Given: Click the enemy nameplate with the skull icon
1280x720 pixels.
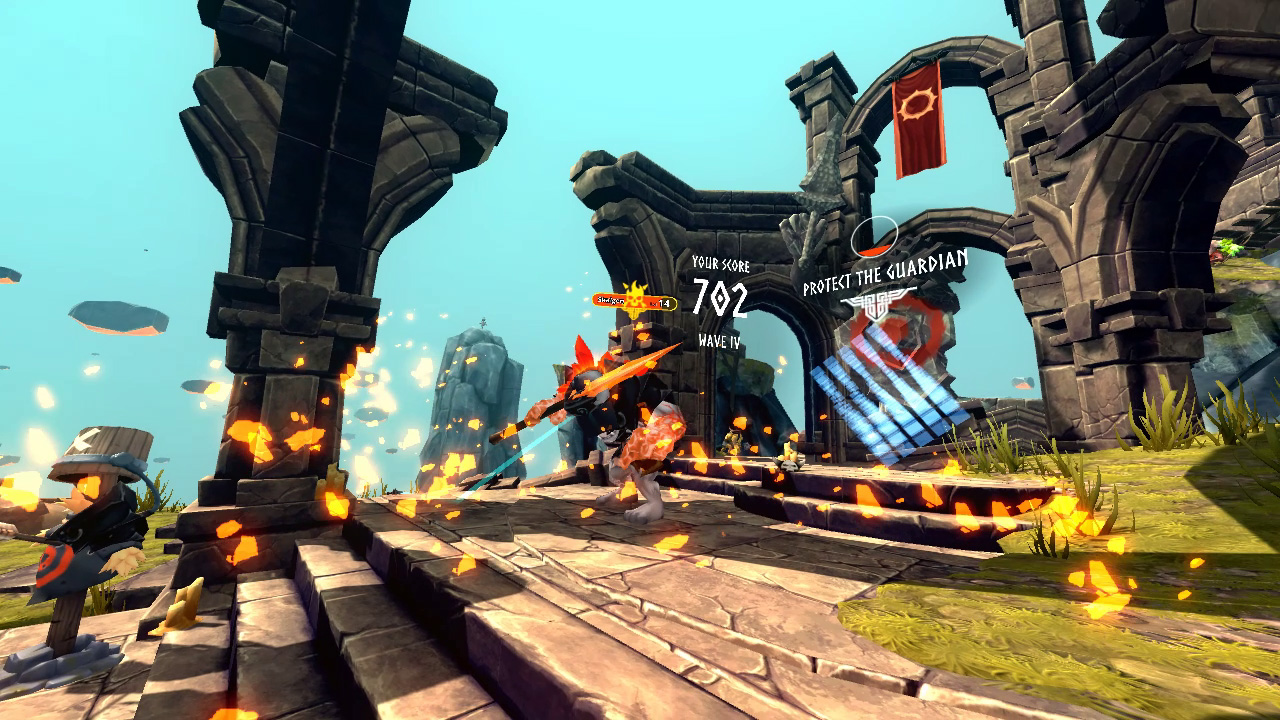Looking at the screenshot, I should 634,301.
